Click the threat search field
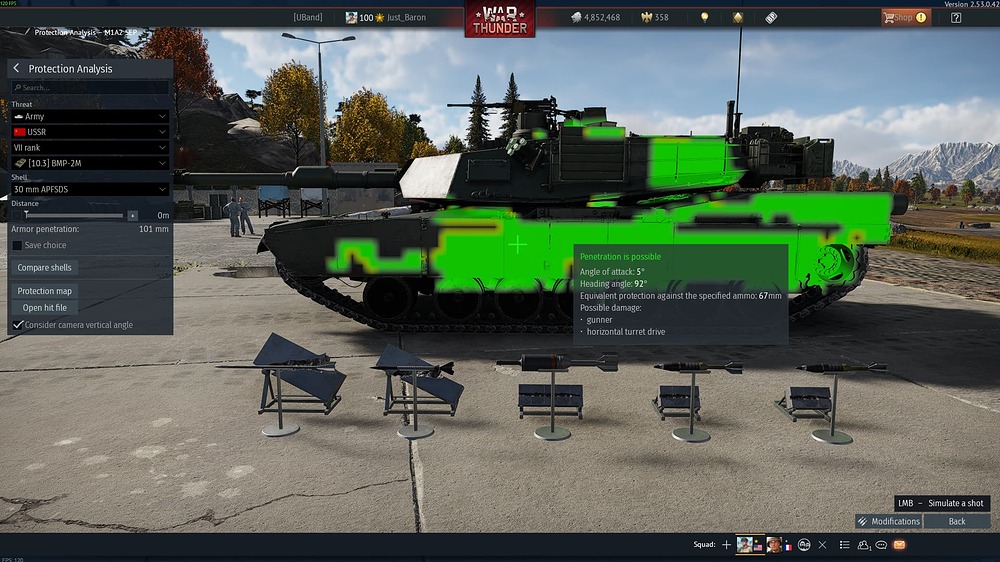The width and height of the screenshot is (1000, 562). point(90,88)
